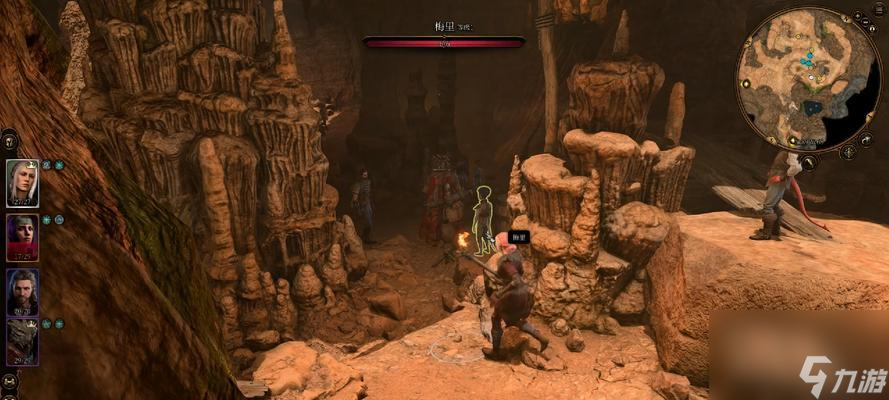This screenshot has width=889, height=400.
Task: Select the white-haired character portrait
Action: pyautogui.click(x=22, y=183)
